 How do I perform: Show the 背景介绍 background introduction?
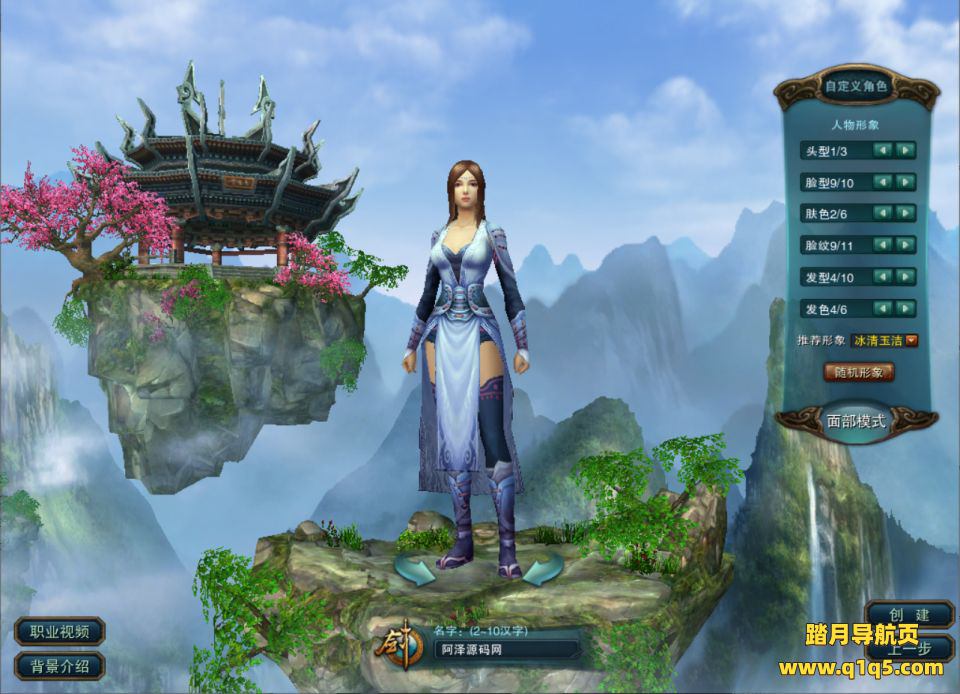[60, 665]
